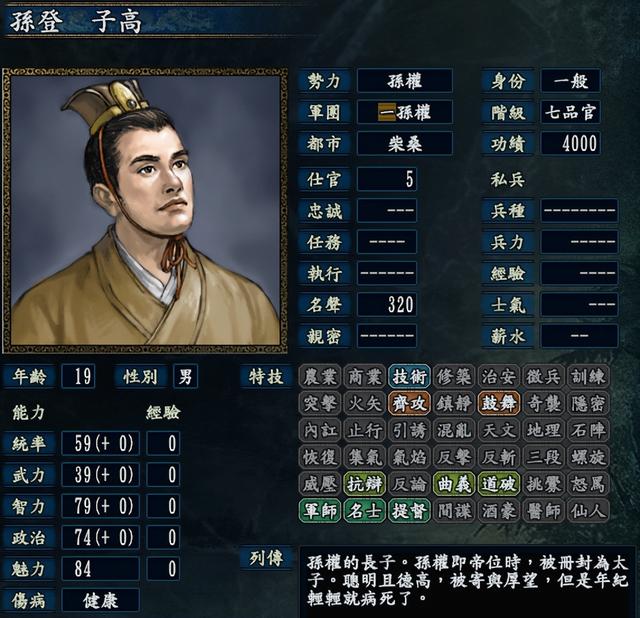Click the 名士 skill tile
Viewport: 640px width, 618px height.
tap(364, 511)
